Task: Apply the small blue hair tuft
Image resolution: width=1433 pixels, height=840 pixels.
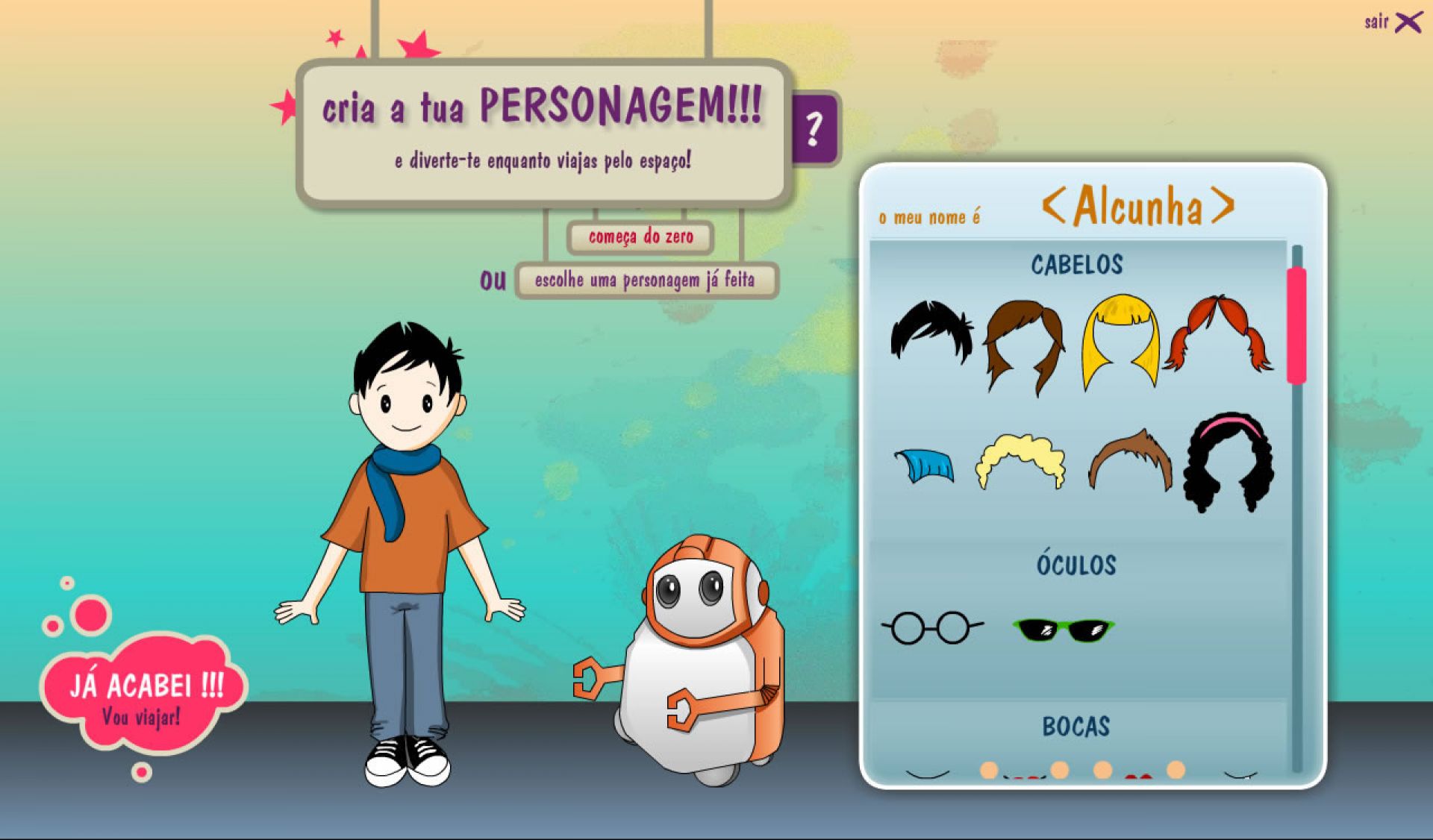Action: pyautogui.click(x=925, y=466)
